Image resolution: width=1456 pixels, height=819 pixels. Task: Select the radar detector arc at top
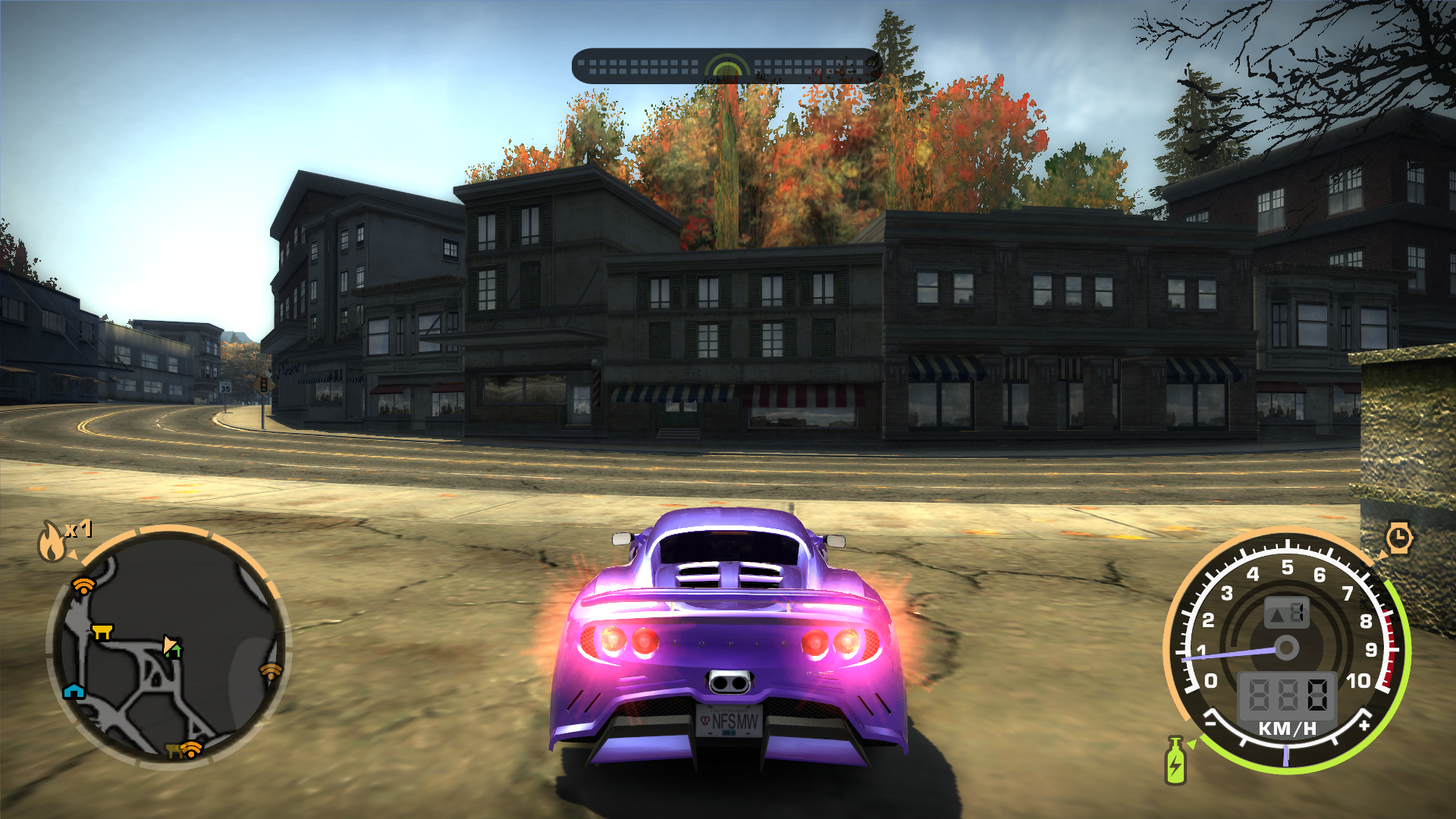coord(726,67)
